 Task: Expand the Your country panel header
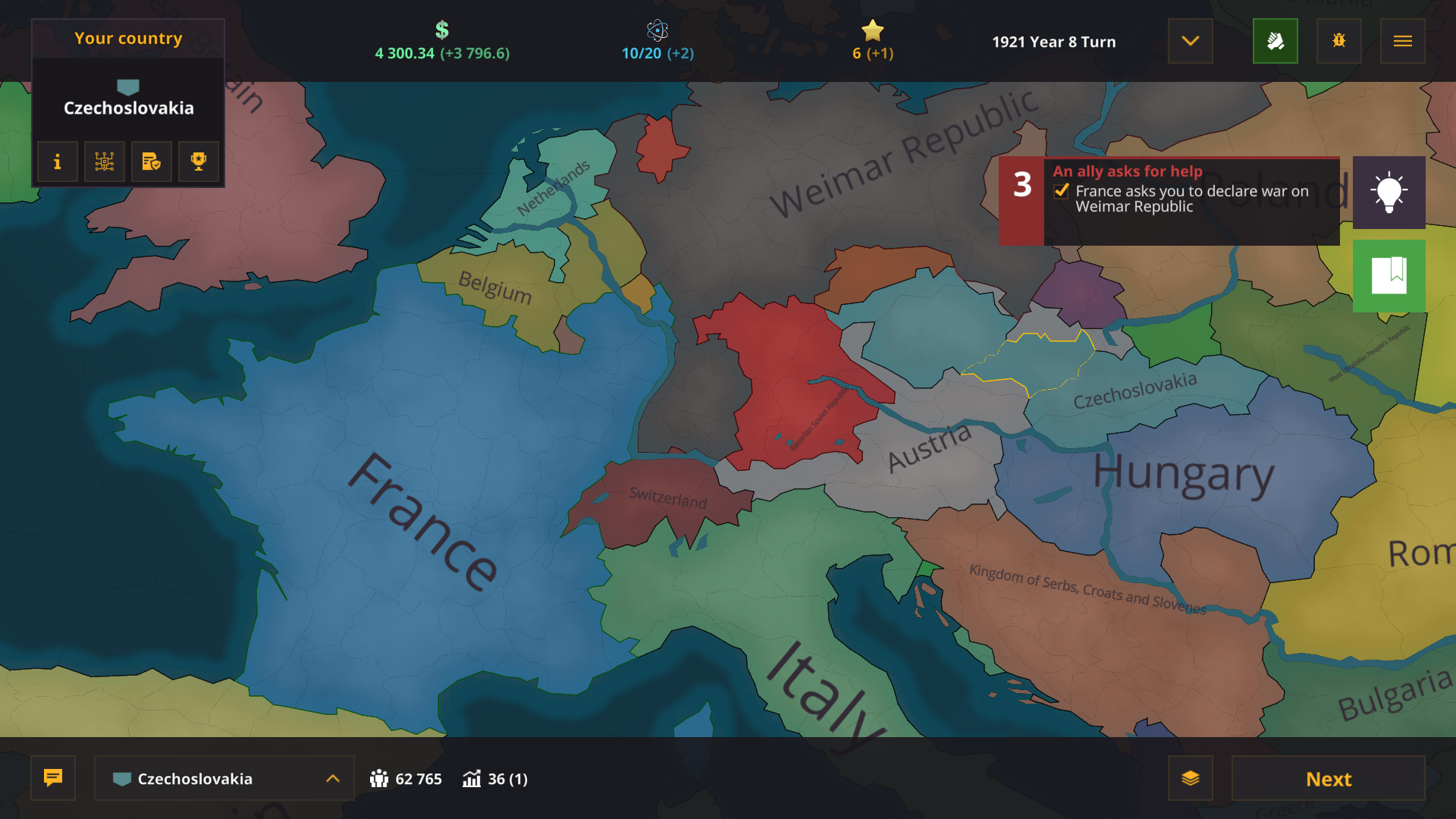coord(127,38)
